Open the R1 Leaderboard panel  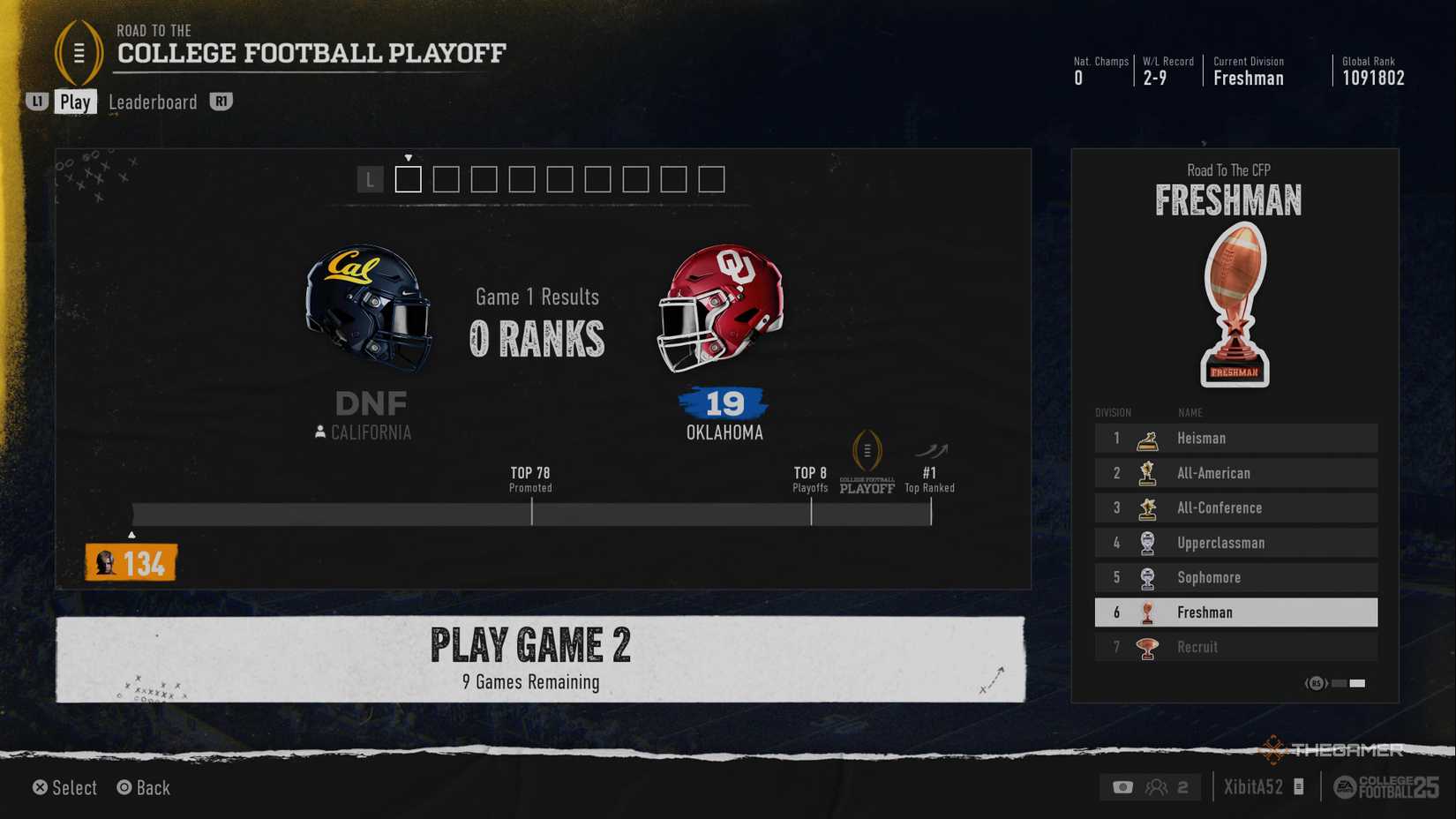coord(221,101)
